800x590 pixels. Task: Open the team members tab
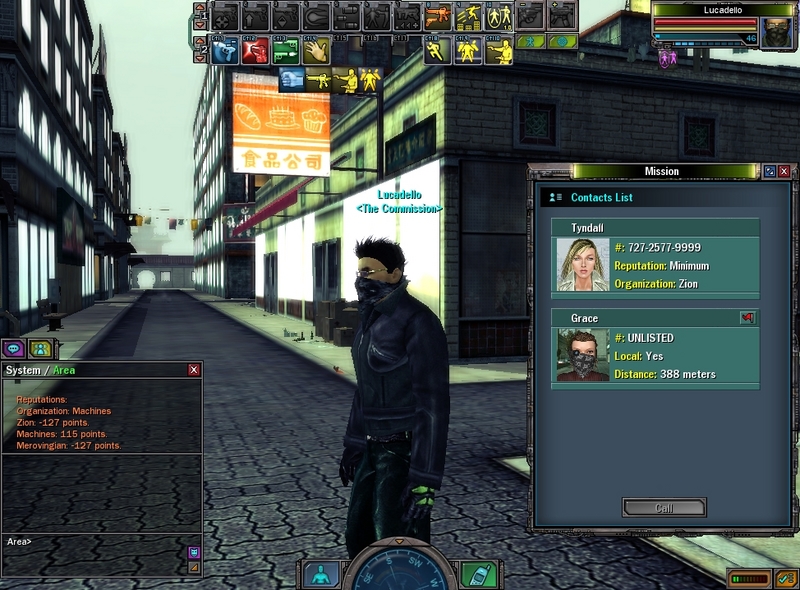[40, 349]
